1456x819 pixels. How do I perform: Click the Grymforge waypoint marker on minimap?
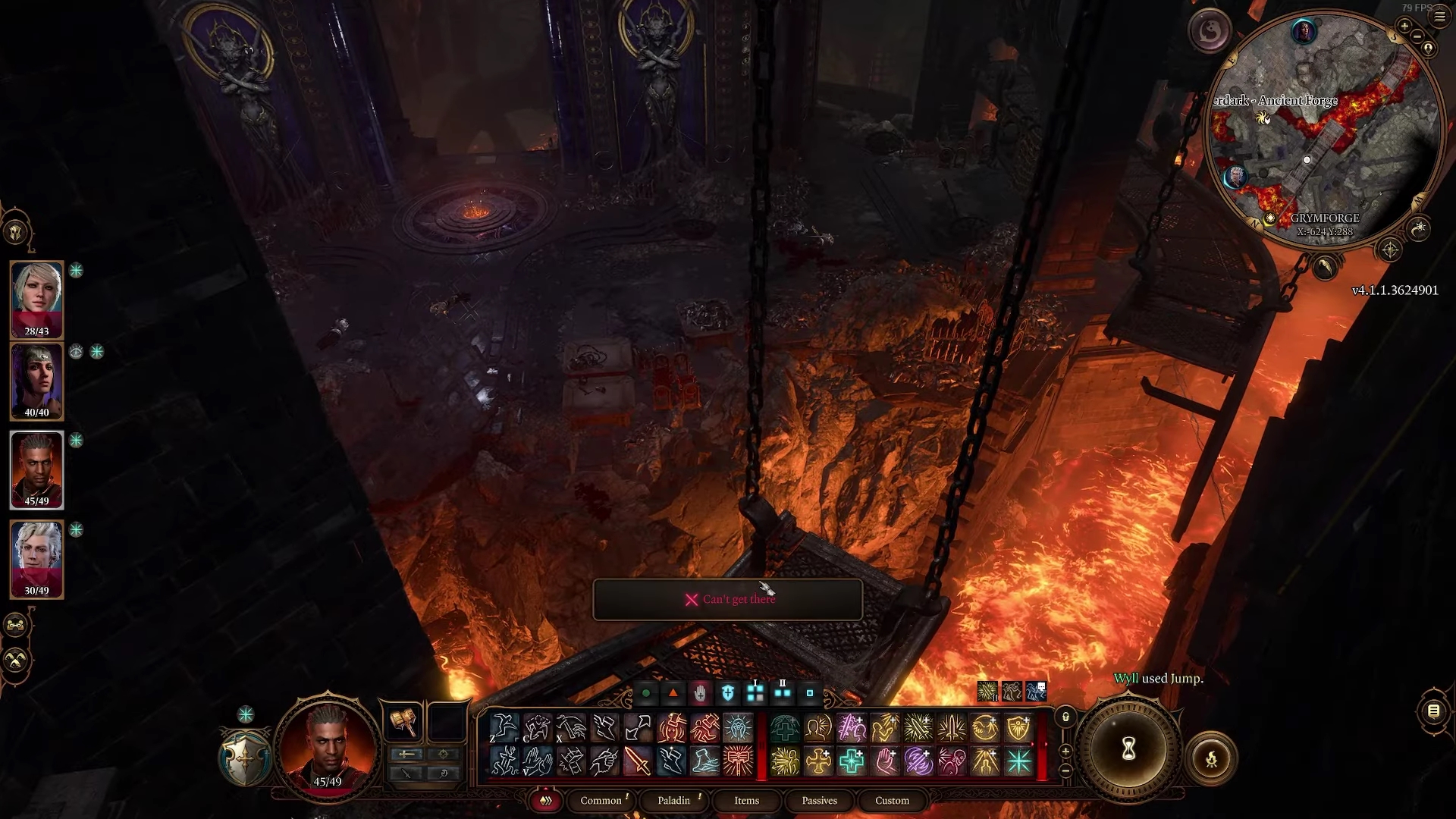[1270, 218]
